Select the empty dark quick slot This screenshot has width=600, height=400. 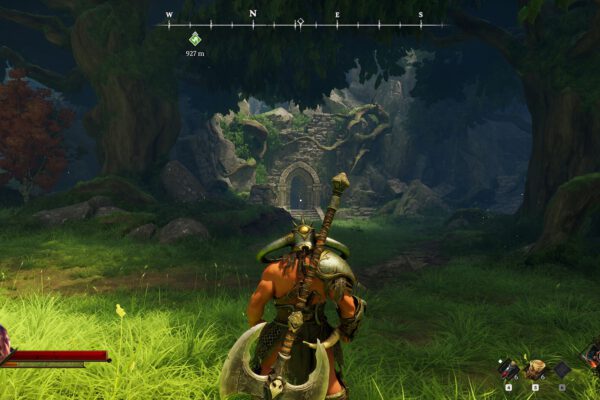pyautogui.click(x=562, y=370)
